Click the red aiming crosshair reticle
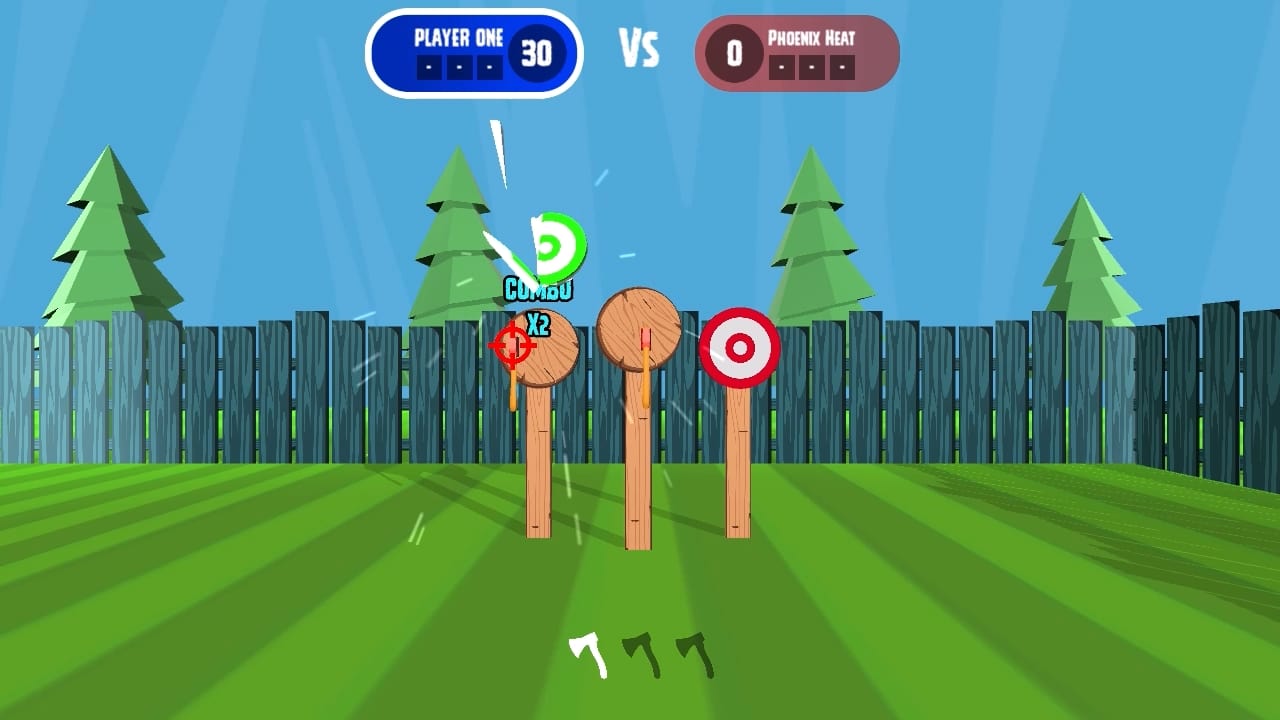The image size is (1280, 720). click(x=512, y=346)
